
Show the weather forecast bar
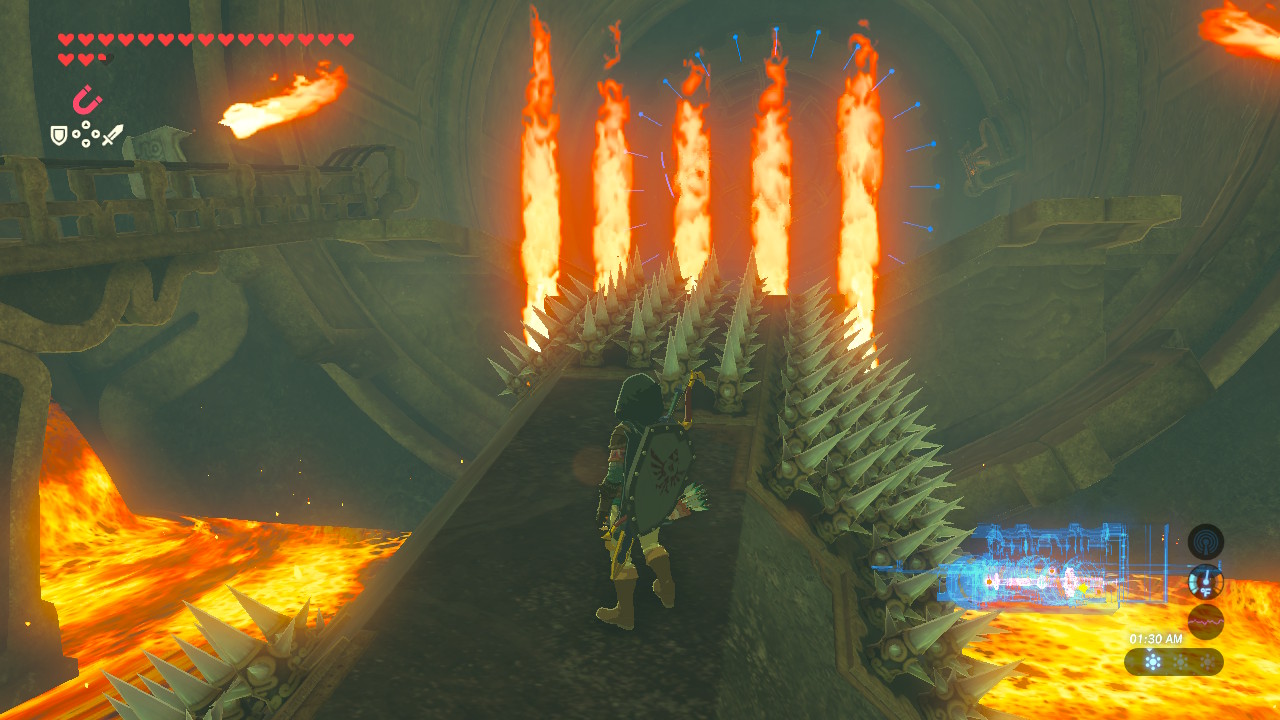(1173, 661)
